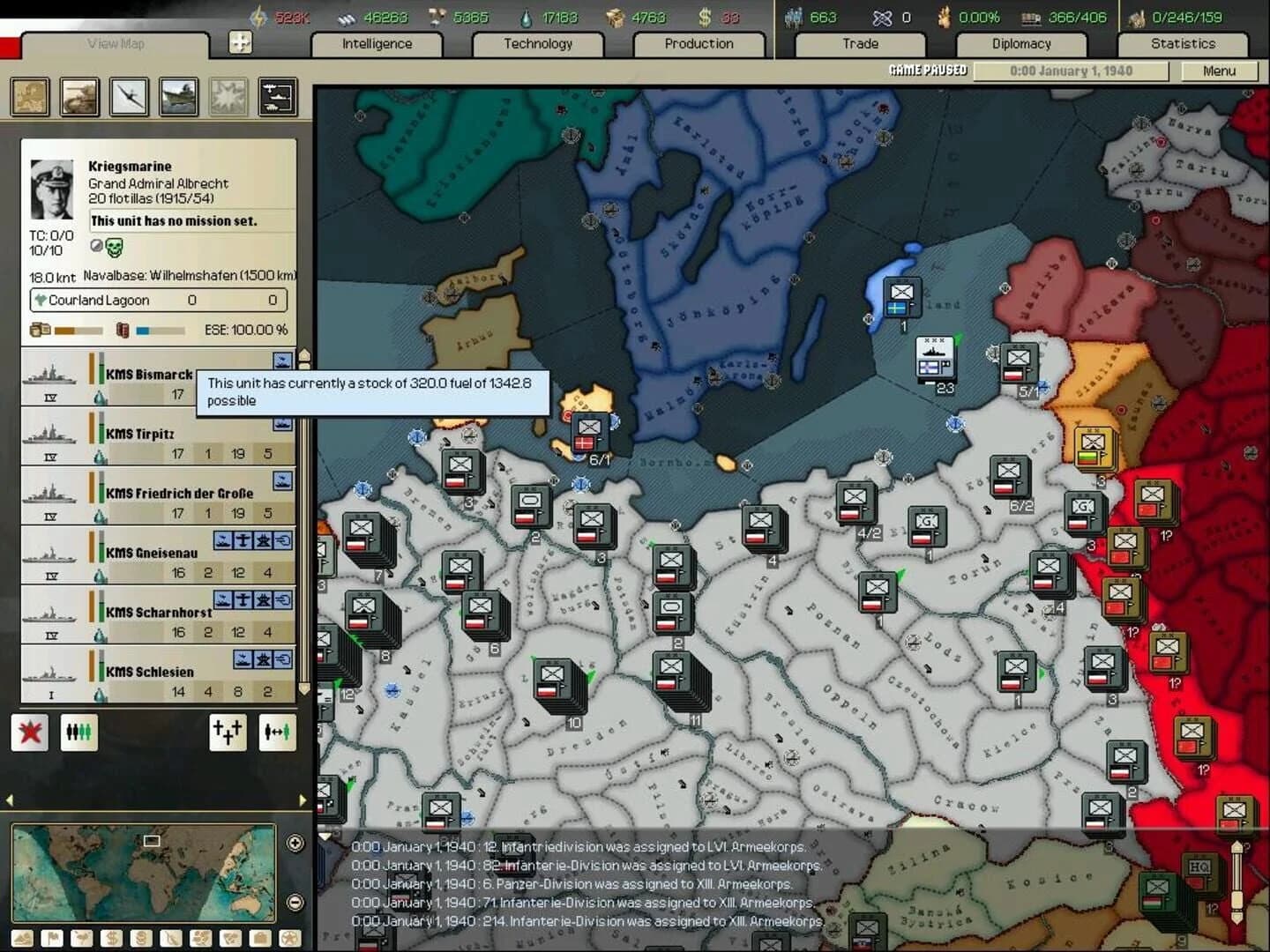
Task: Switch to the Production tab
Action: [698, 43]
